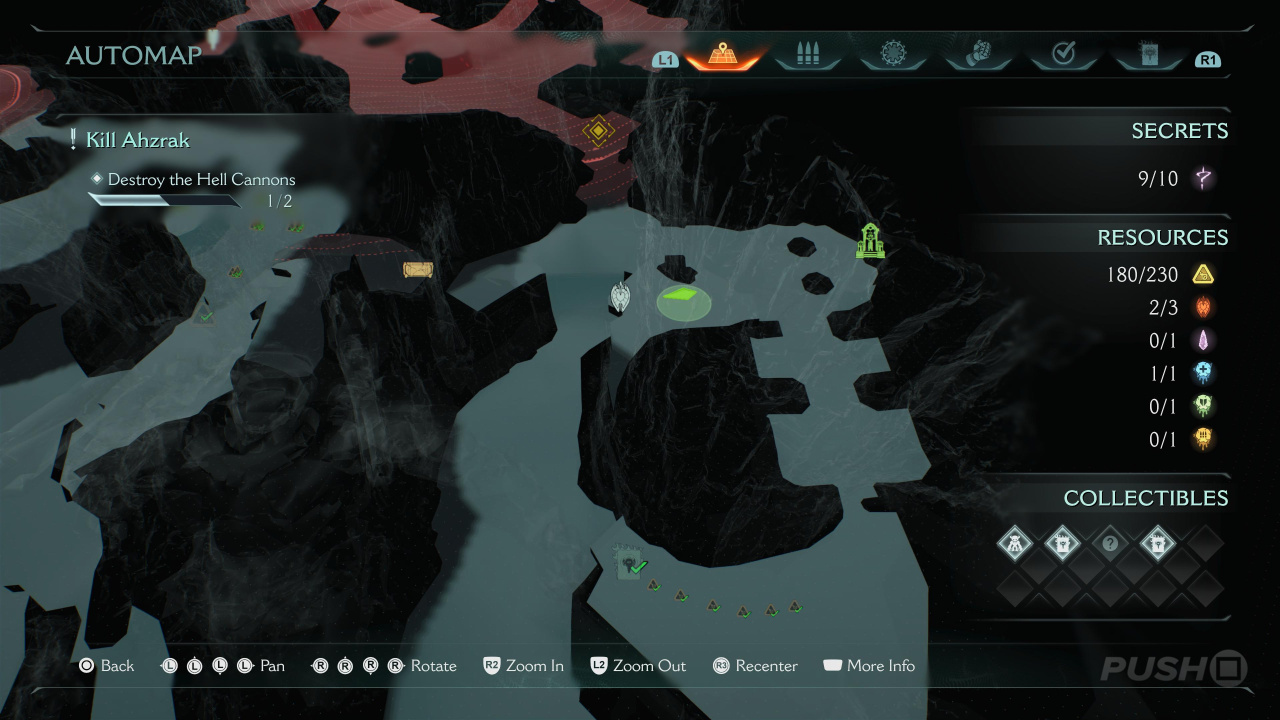Click the silver player marker on the map
The height and width of the screenshot is (720, 1280).
(622, 297)
